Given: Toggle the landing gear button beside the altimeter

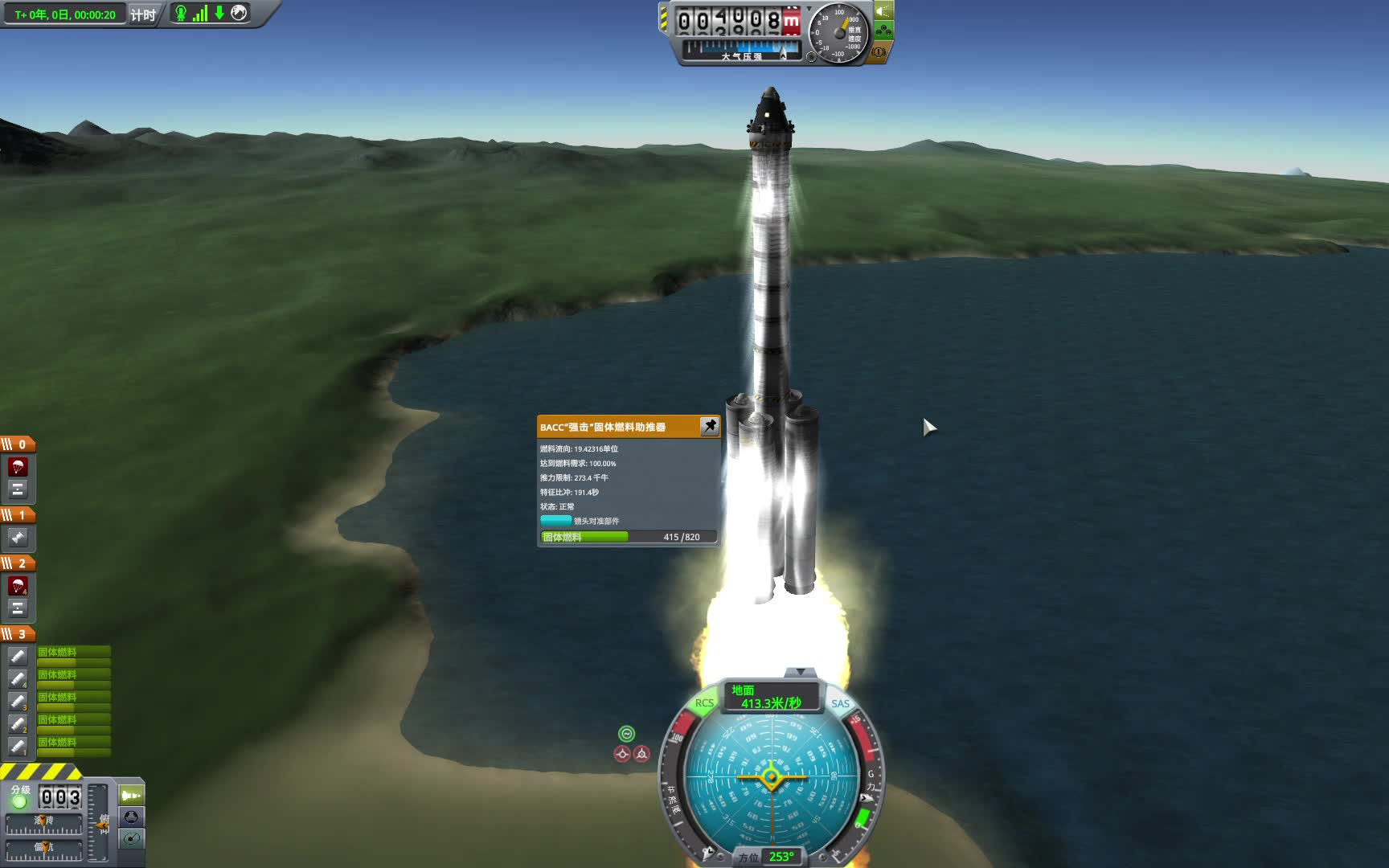Looking at the screenshot, I should (883, 31).
